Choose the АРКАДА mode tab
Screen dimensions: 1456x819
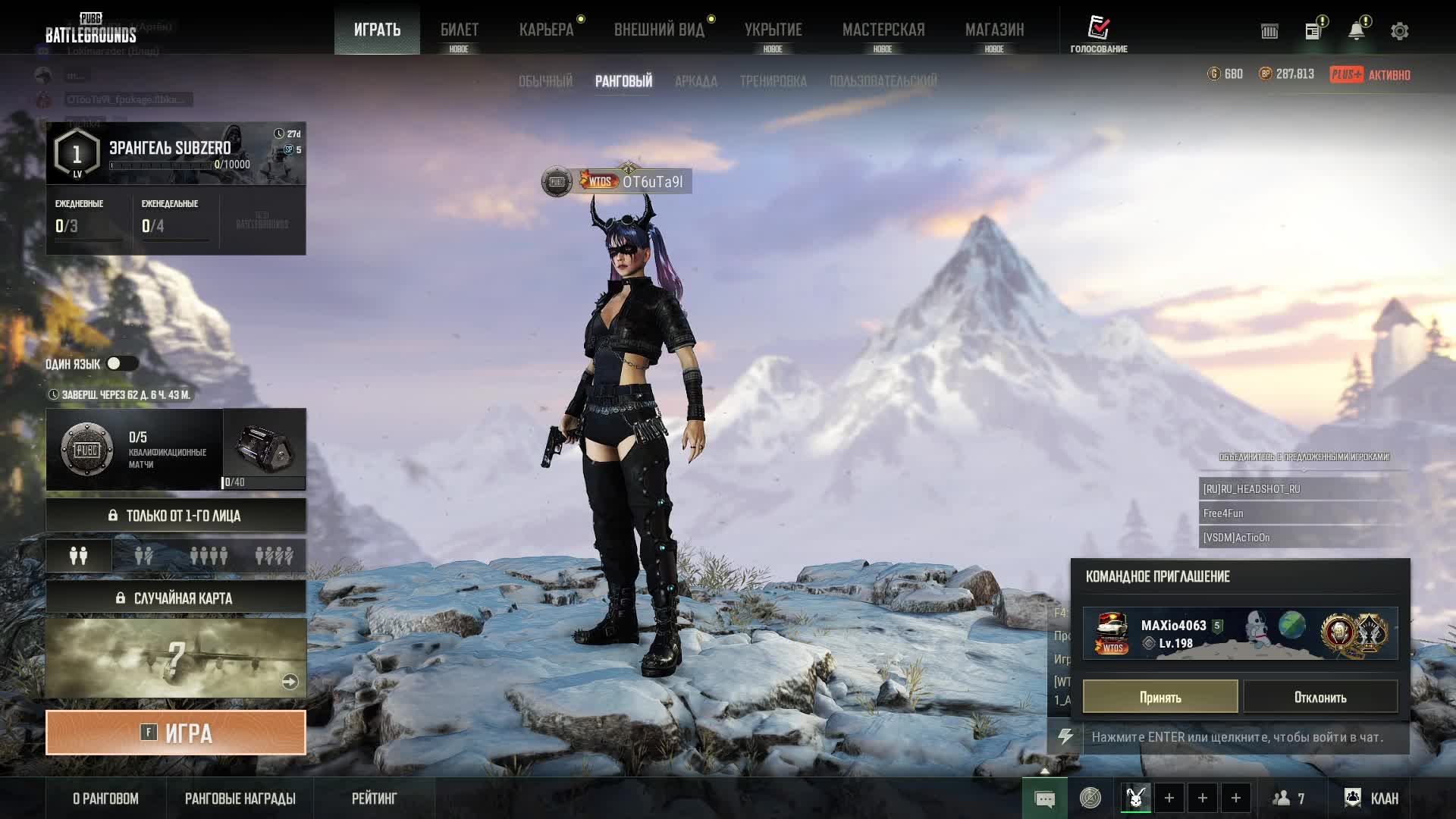695,81
